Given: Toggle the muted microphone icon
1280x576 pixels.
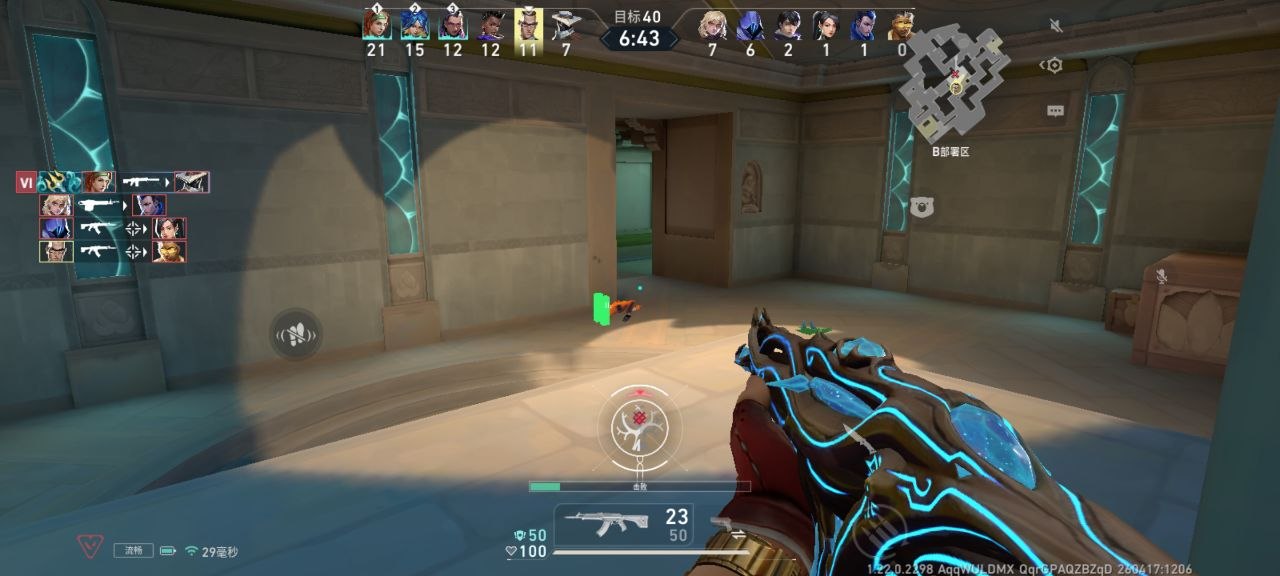Looking at the screenshot, I should coord(1161,276).
